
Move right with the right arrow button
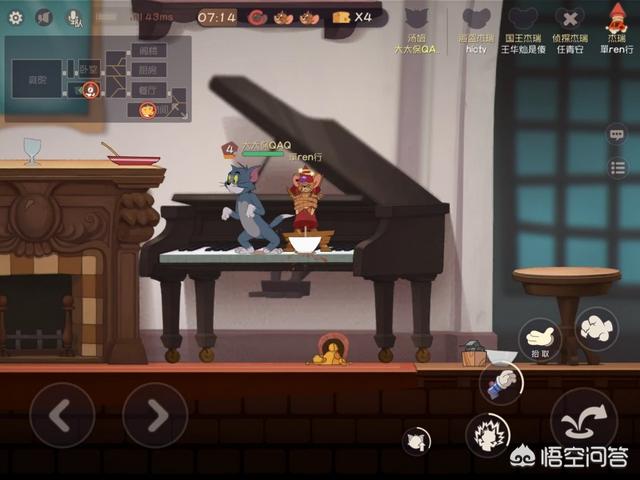pos(155,415)
